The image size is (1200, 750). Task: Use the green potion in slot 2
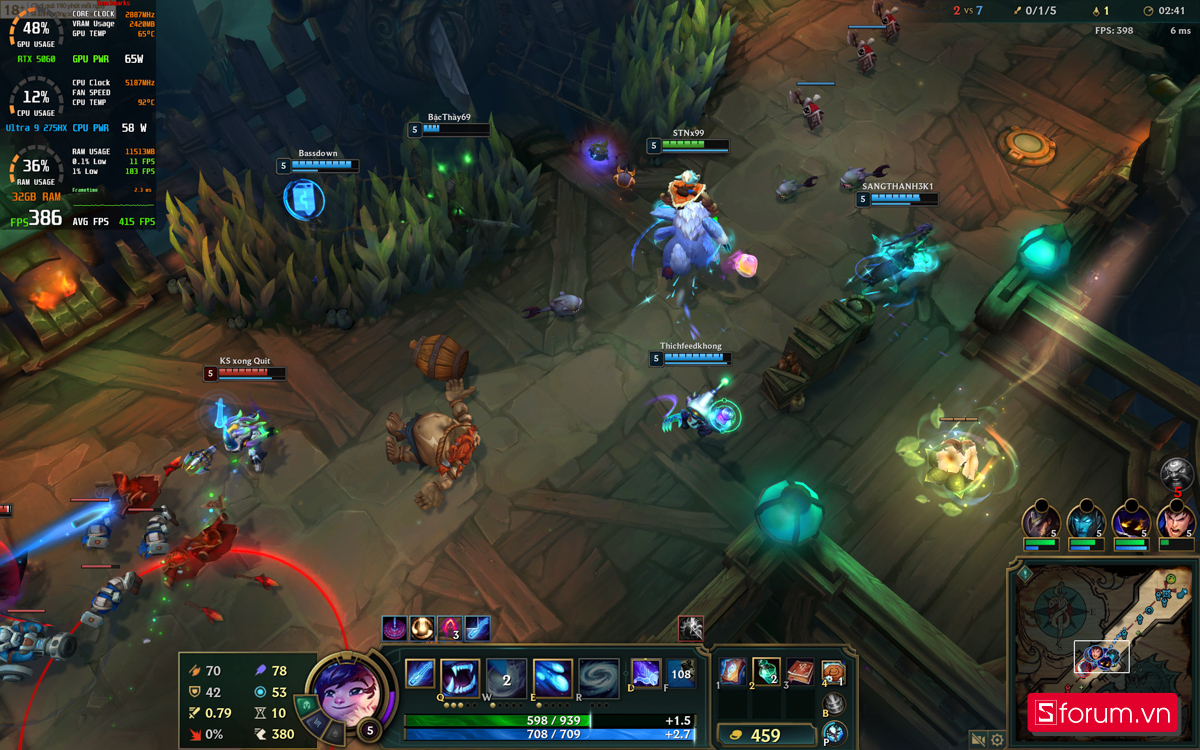click(x=766, y=673)
